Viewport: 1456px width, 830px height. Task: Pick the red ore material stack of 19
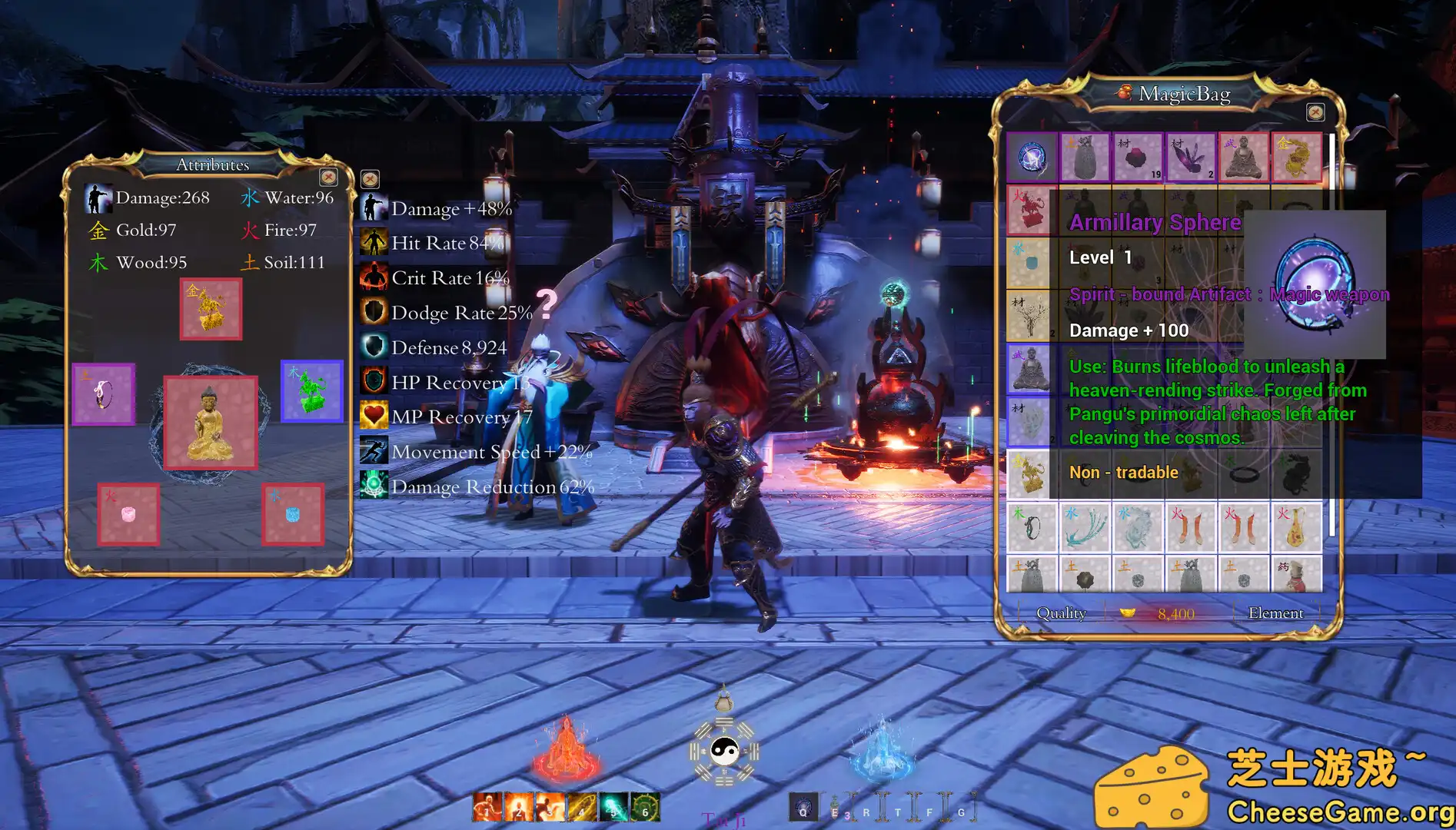pyautogui.click(x=1138, y=158)
